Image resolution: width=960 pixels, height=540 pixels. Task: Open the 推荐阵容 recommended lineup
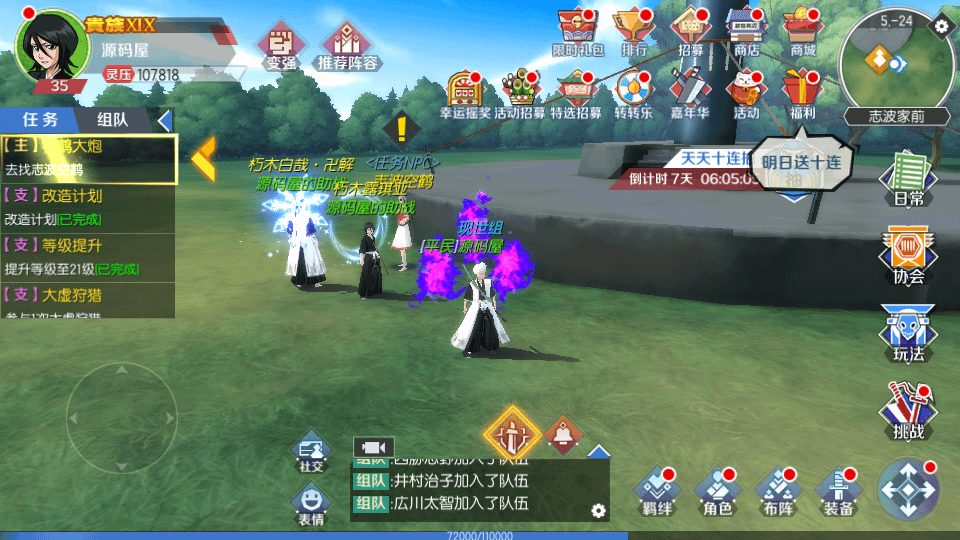pyautogui.click(x=349, y=47)
